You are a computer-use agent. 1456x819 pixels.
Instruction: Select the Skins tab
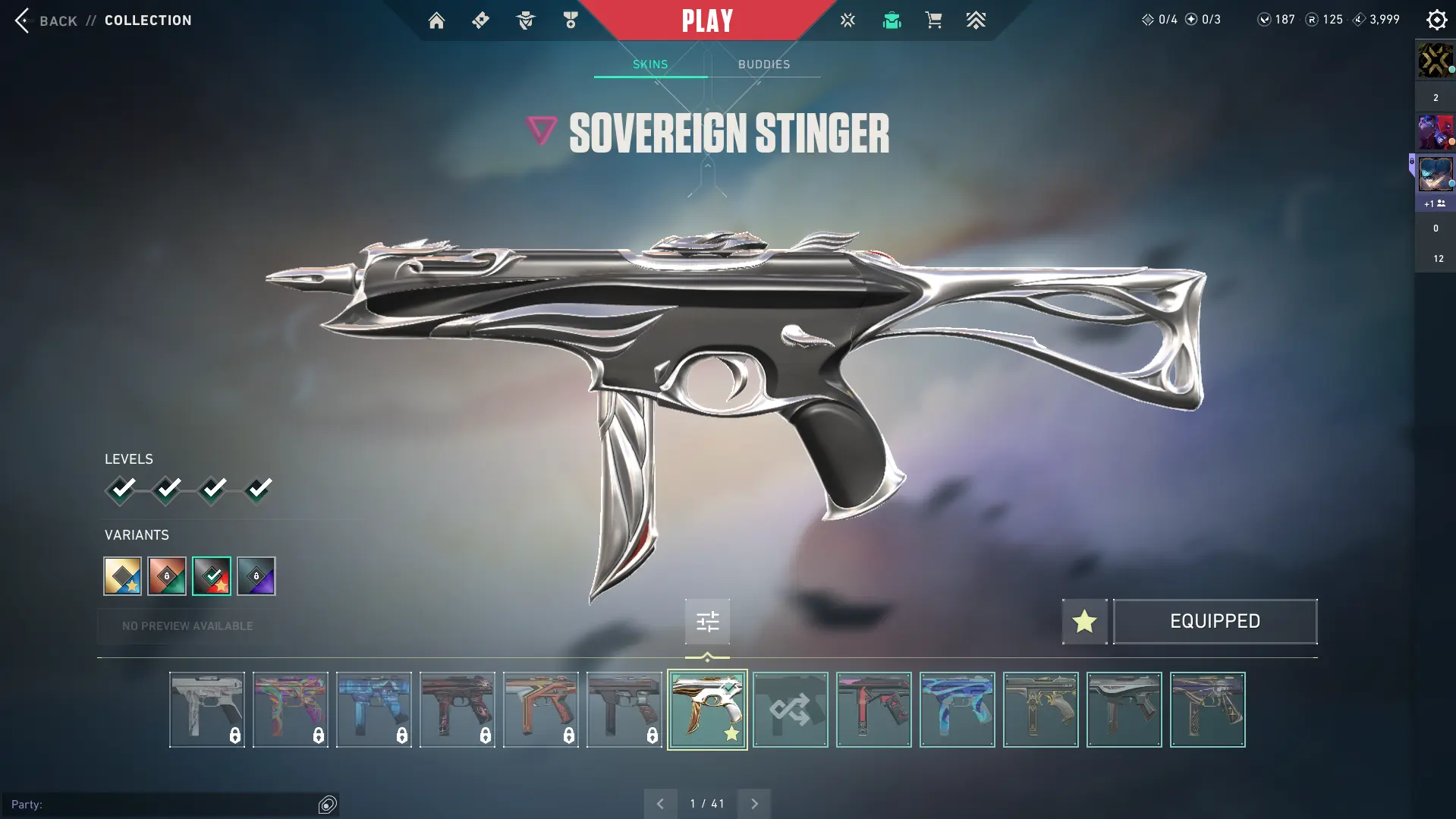pyautogui.click(x=650, y=65)
